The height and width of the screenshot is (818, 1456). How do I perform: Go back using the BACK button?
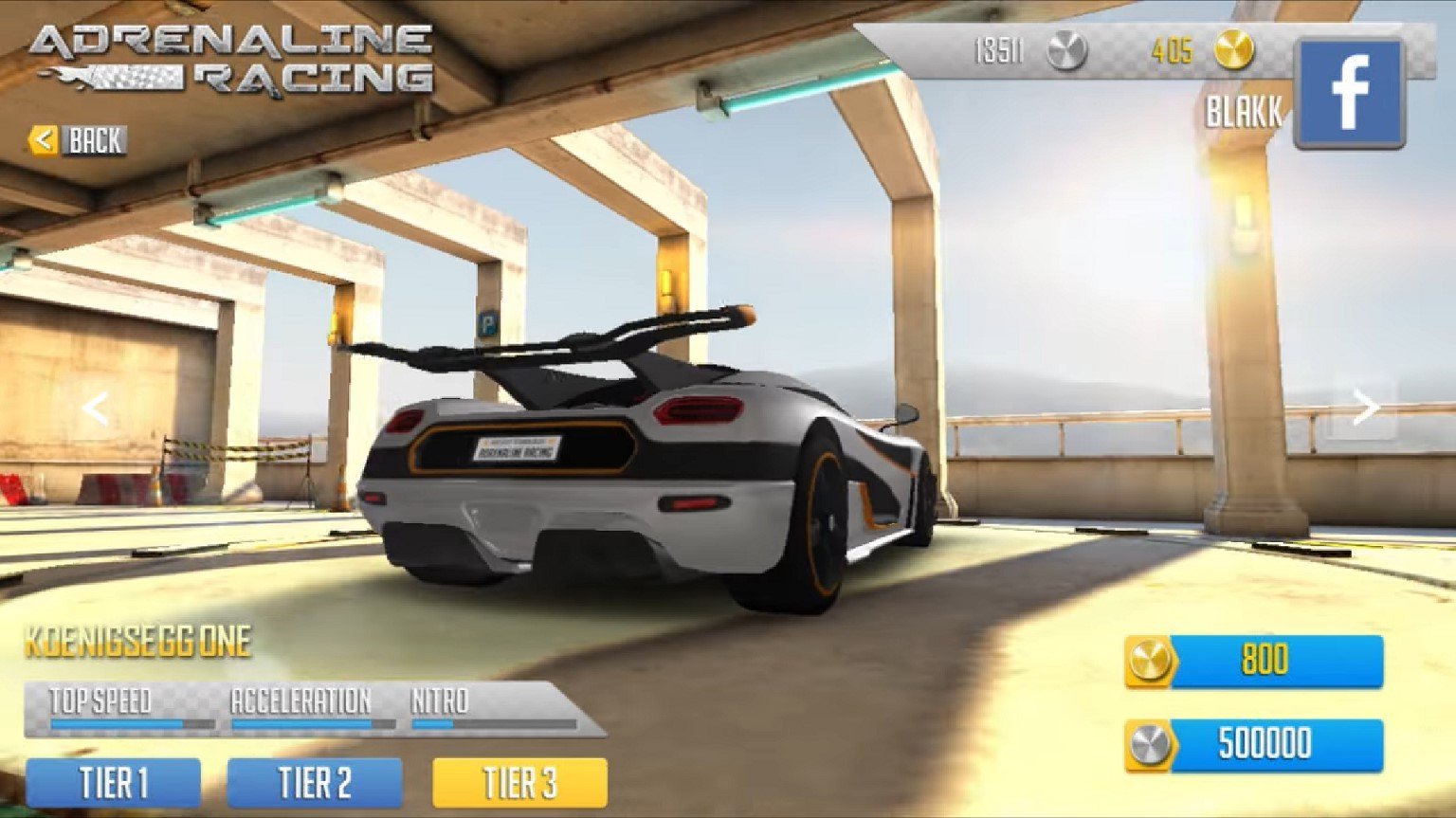click(78, 141)
